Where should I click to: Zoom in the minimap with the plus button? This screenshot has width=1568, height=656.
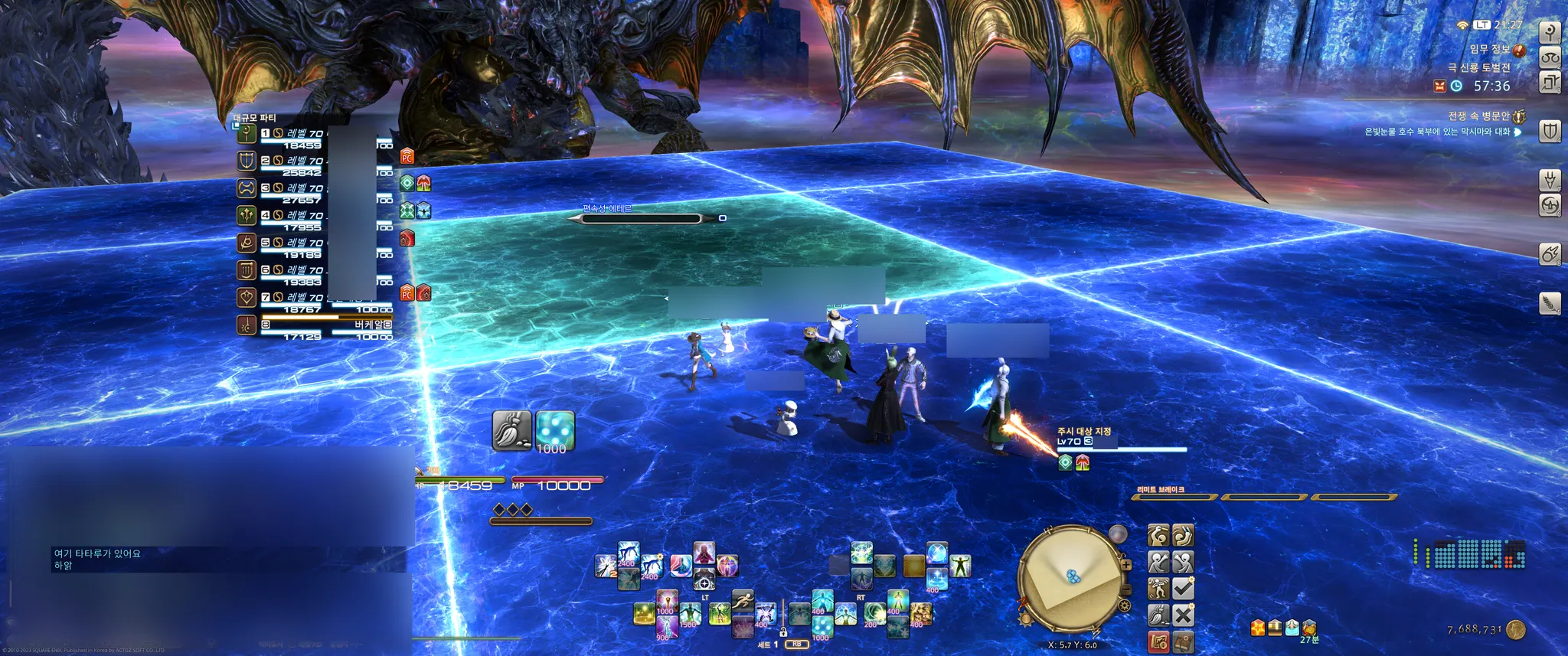click(1126, 565)
